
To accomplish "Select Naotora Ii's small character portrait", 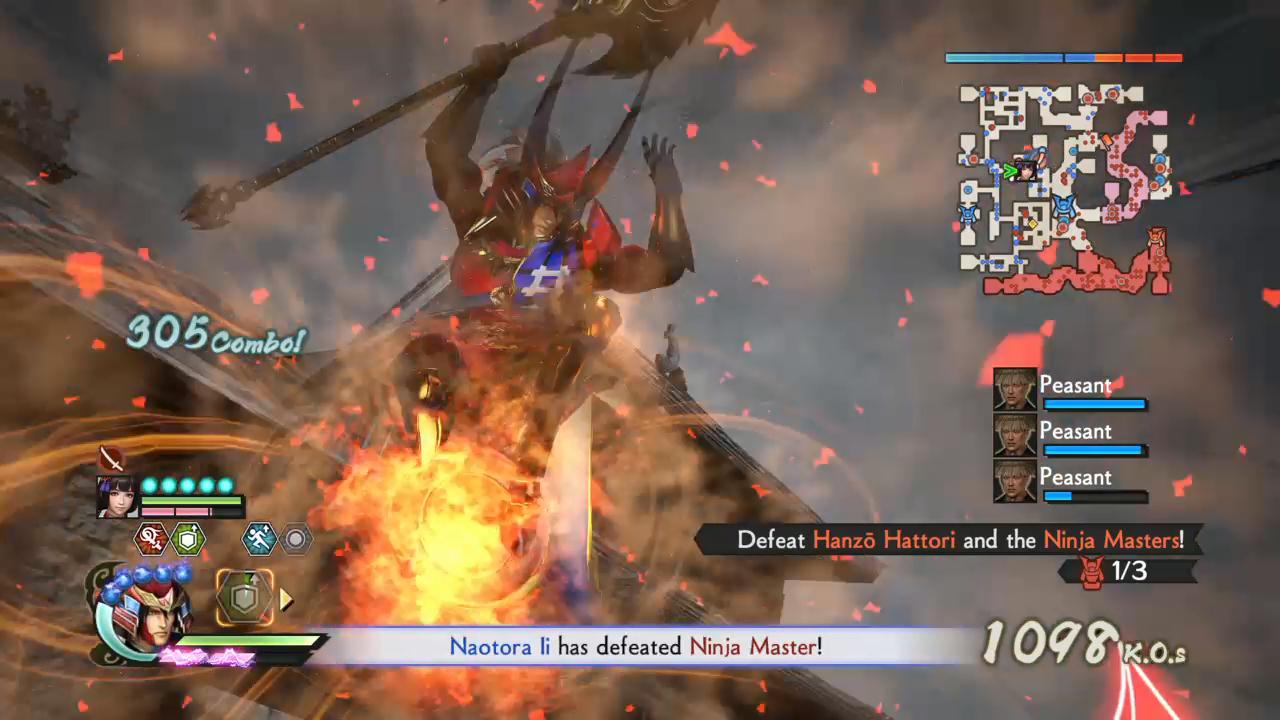I will pos(116,497).
